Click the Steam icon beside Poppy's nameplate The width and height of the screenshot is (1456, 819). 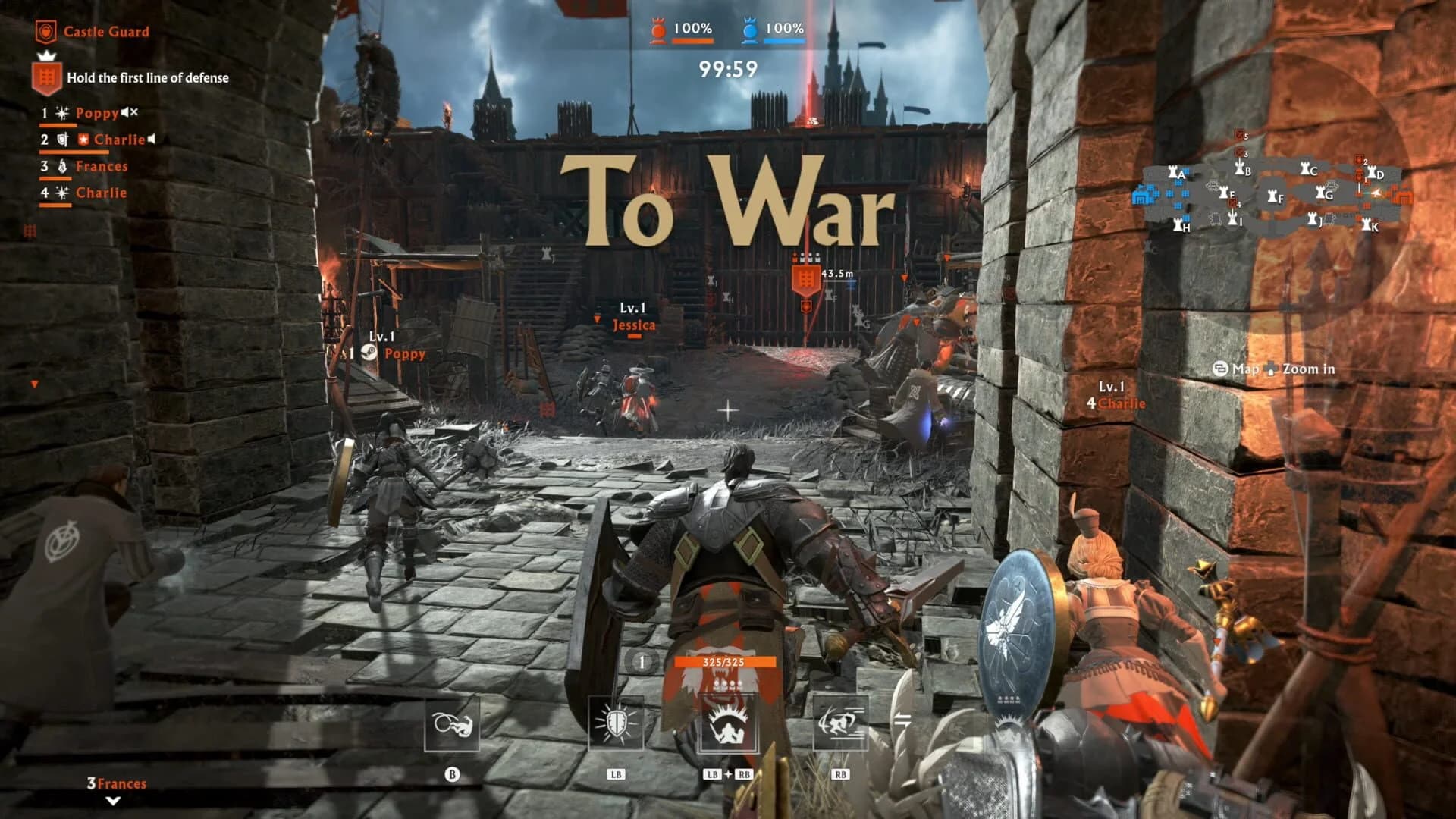click(x=369, y=352)
